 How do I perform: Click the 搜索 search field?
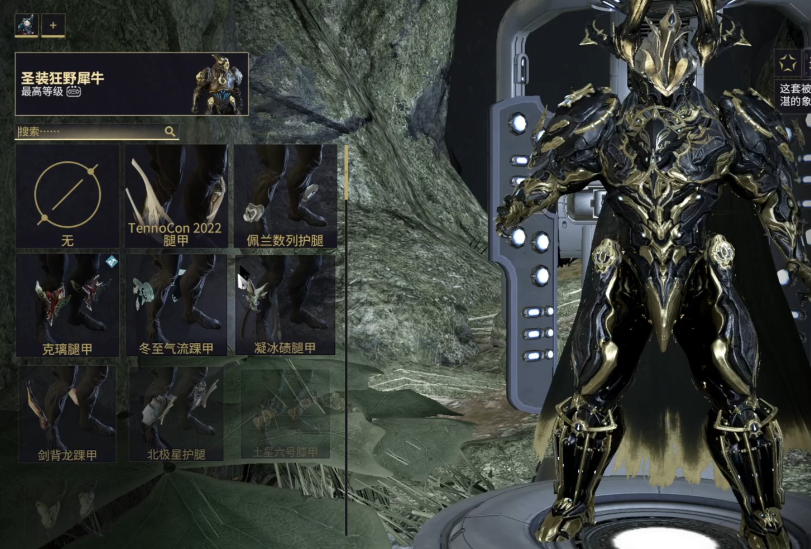click(x=88, y=131)
